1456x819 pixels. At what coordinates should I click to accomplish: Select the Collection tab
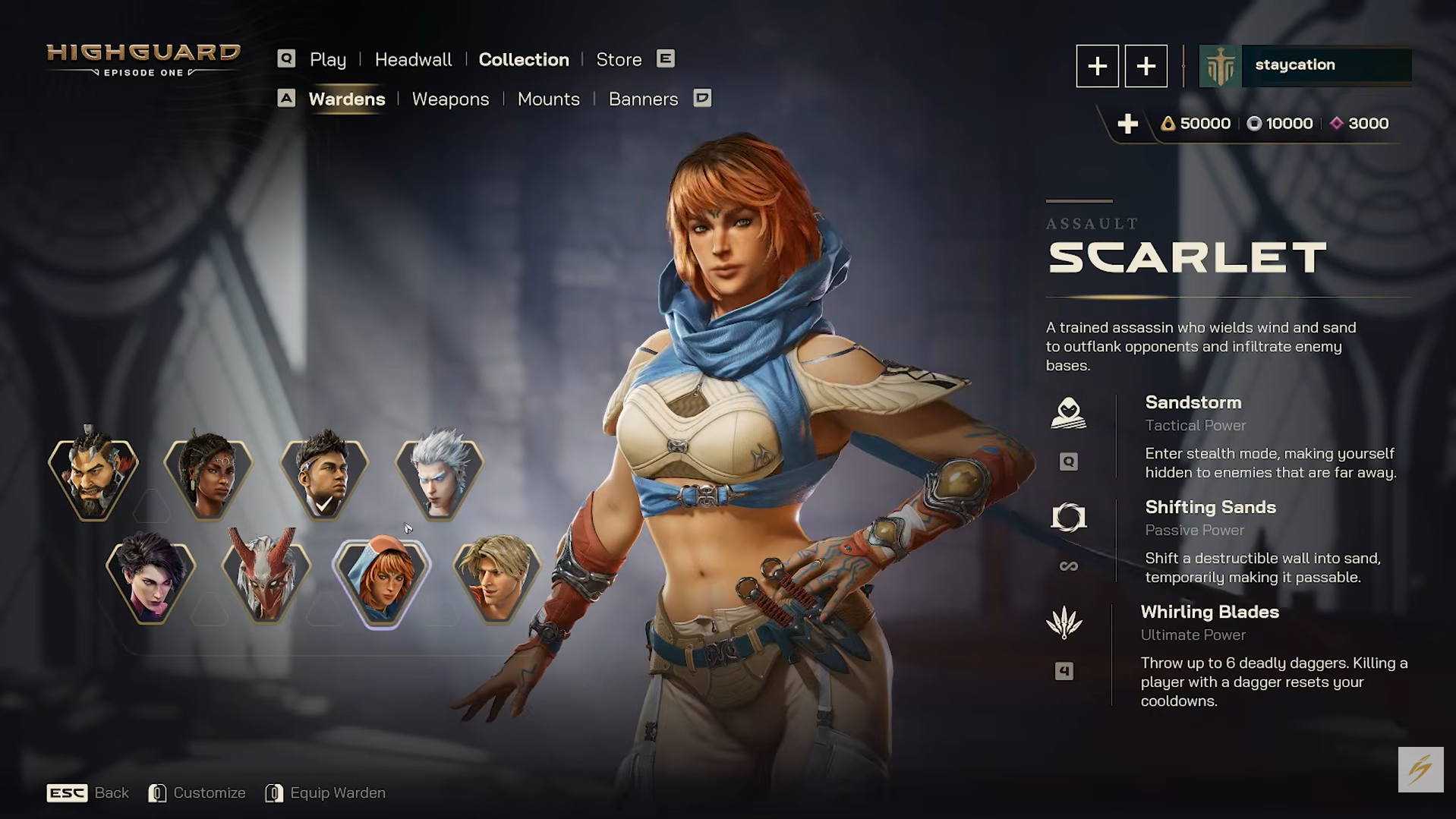coord(523,59)
